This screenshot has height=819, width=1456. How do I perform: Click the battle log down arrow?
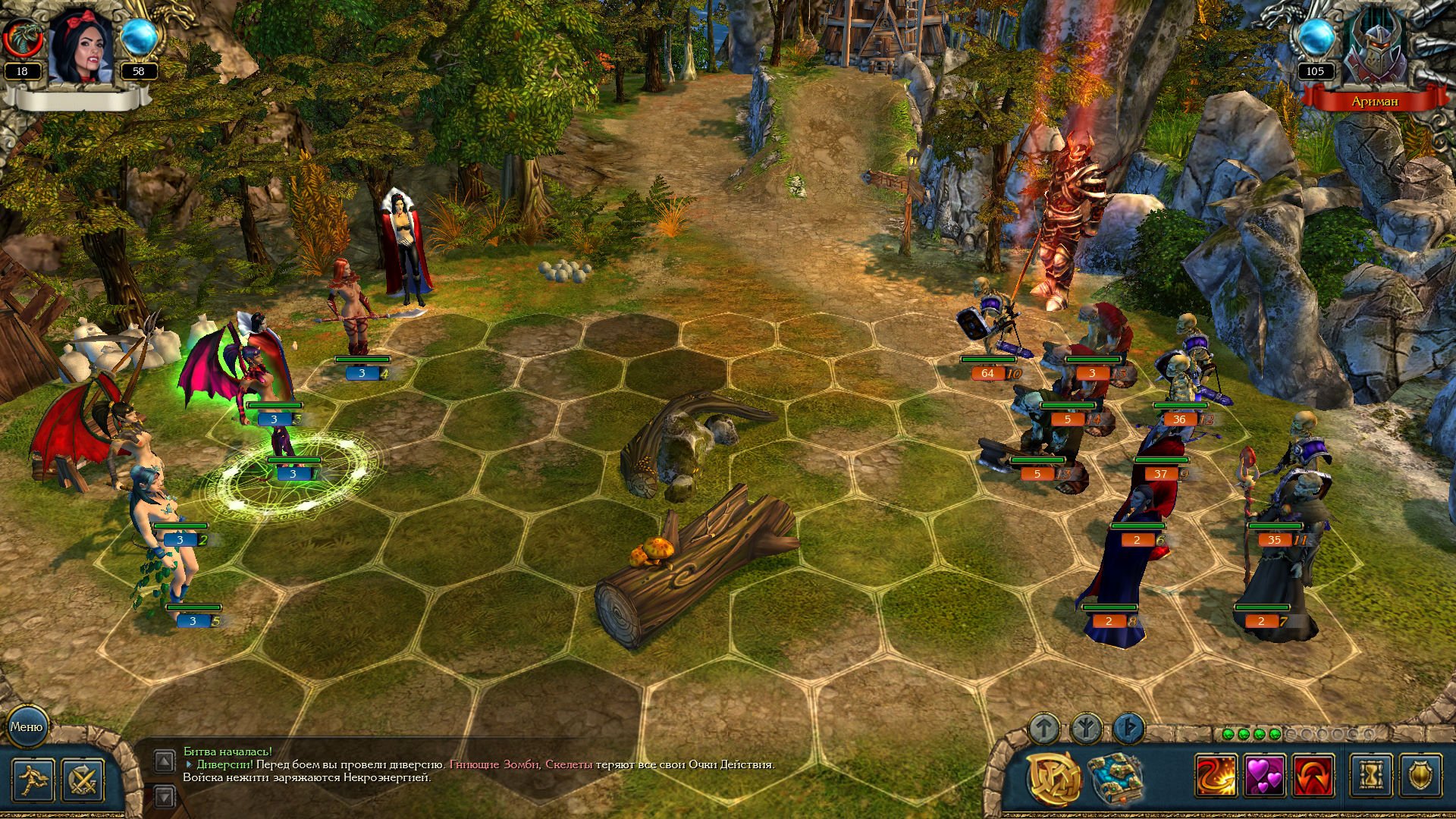165,796
